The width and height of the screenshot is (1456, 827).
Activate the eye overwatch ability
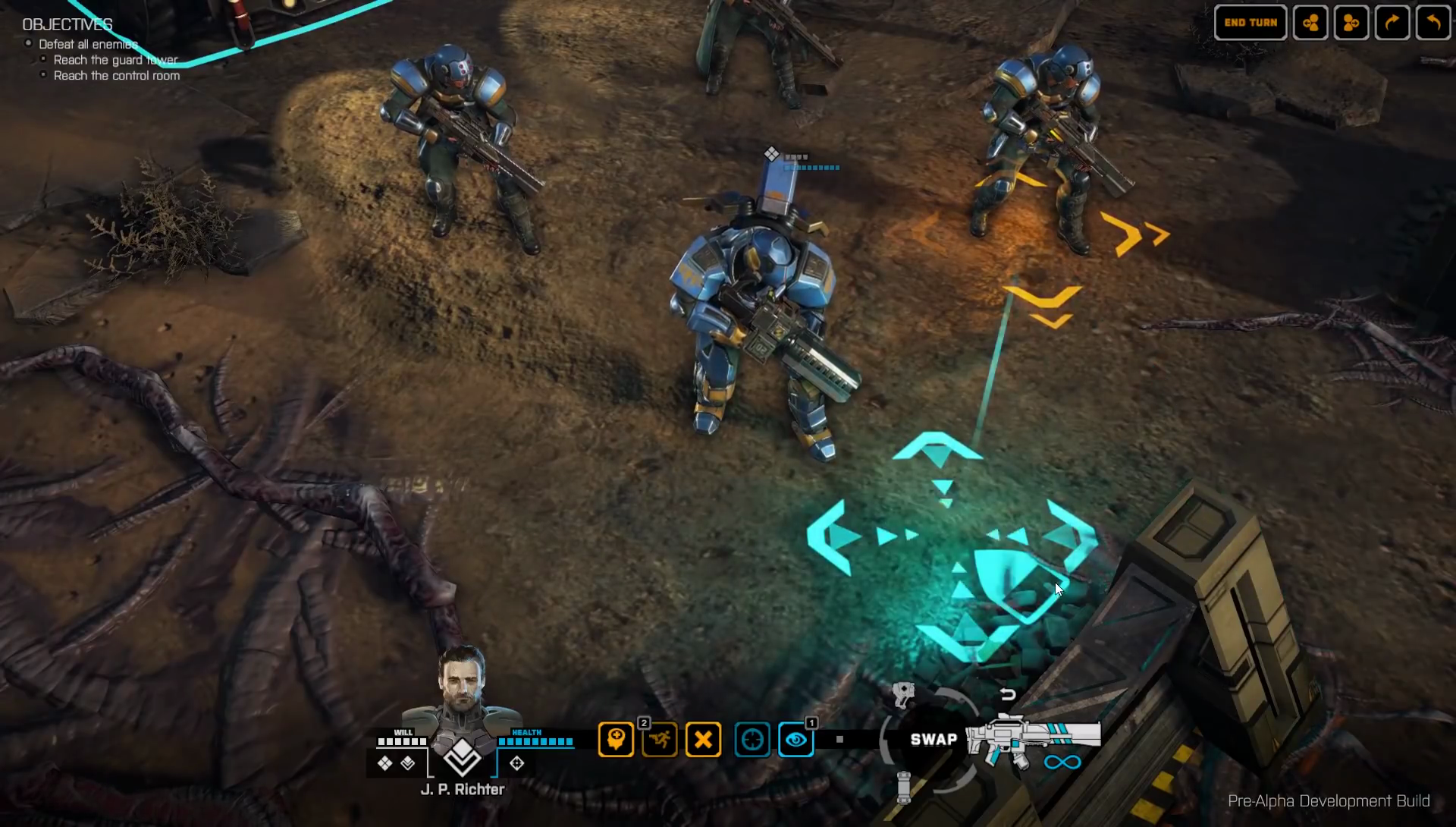pos(795,739)
